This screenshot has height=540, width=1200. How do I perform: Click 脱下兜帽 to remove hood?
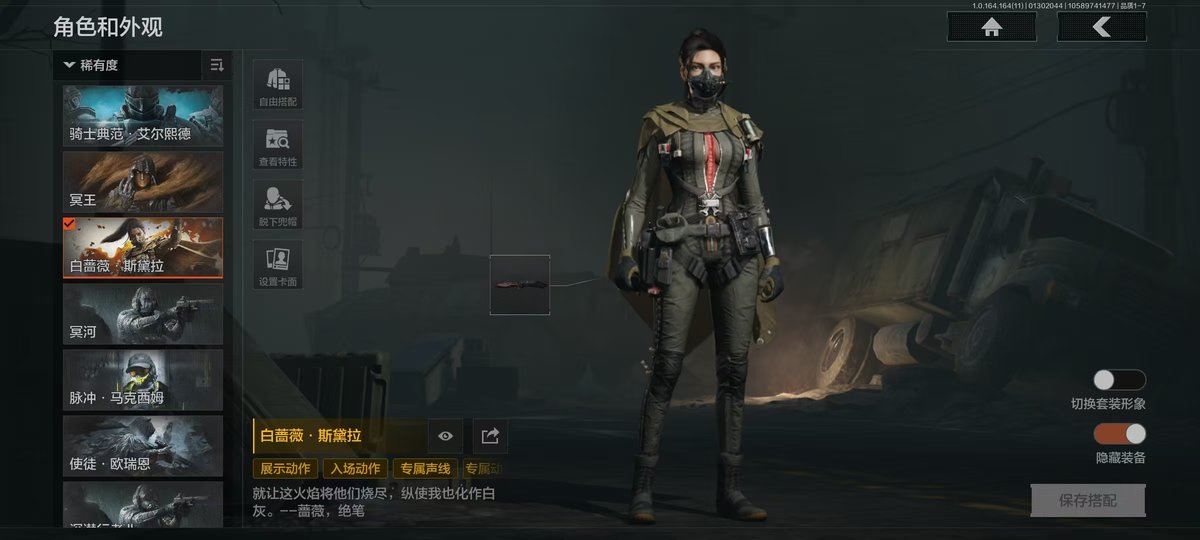pyautogui.click(x=277, y=204)
